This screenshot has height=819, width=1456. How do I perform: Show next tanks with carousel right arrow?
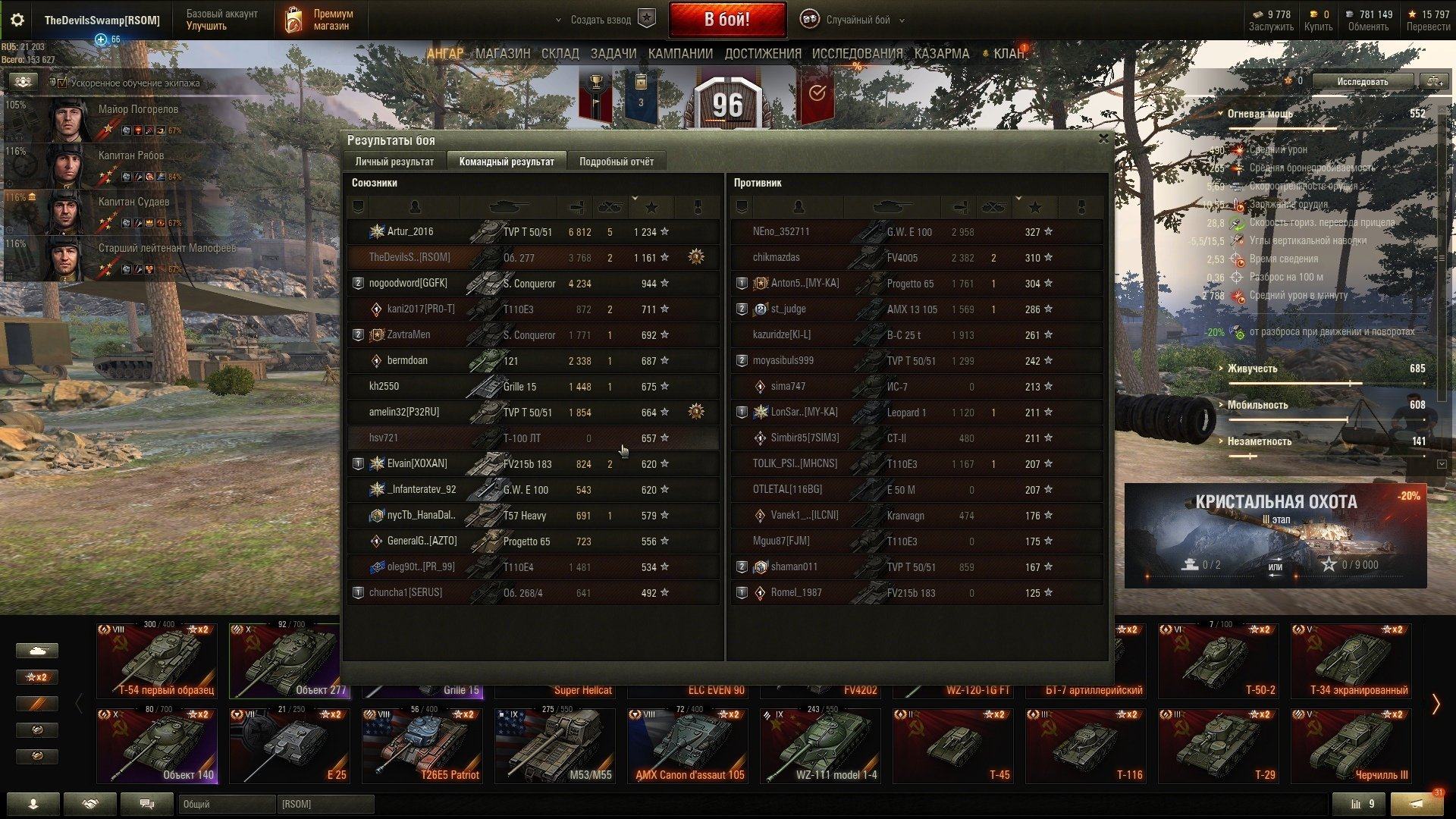click(x=1436, y=704)
